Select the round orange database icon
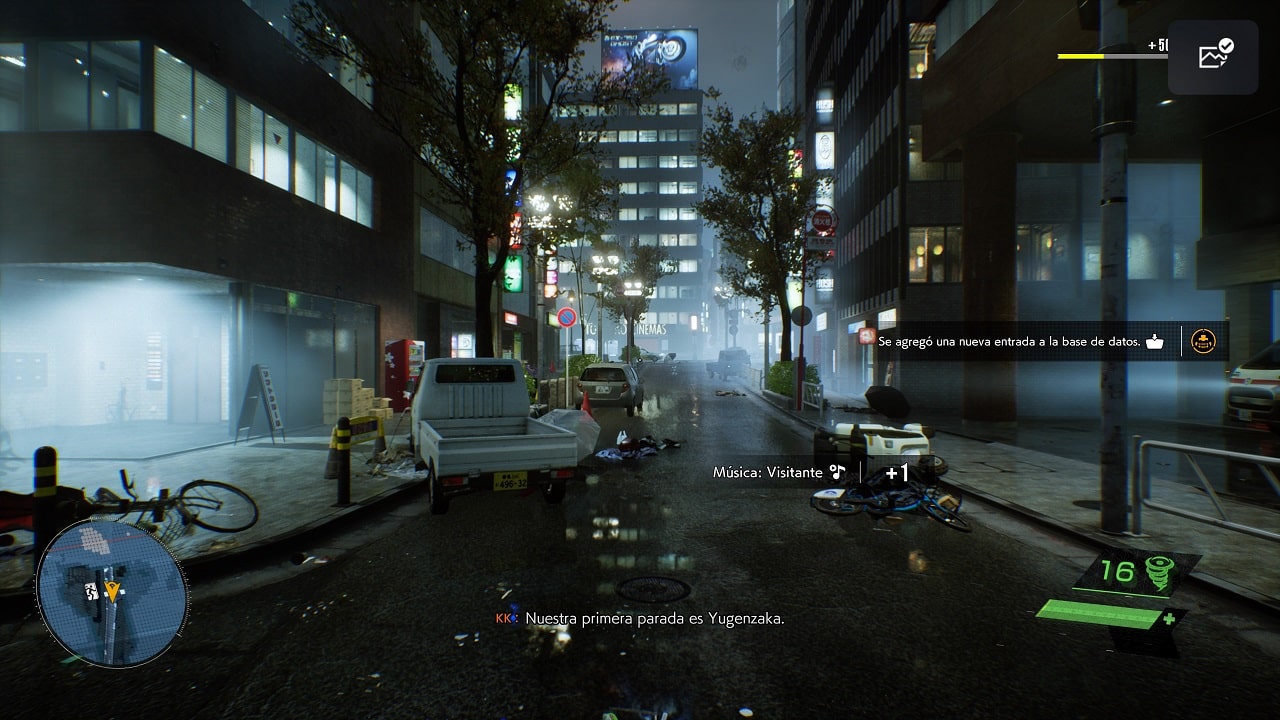Screen dimensions: 1280x720 point(1203,341)
